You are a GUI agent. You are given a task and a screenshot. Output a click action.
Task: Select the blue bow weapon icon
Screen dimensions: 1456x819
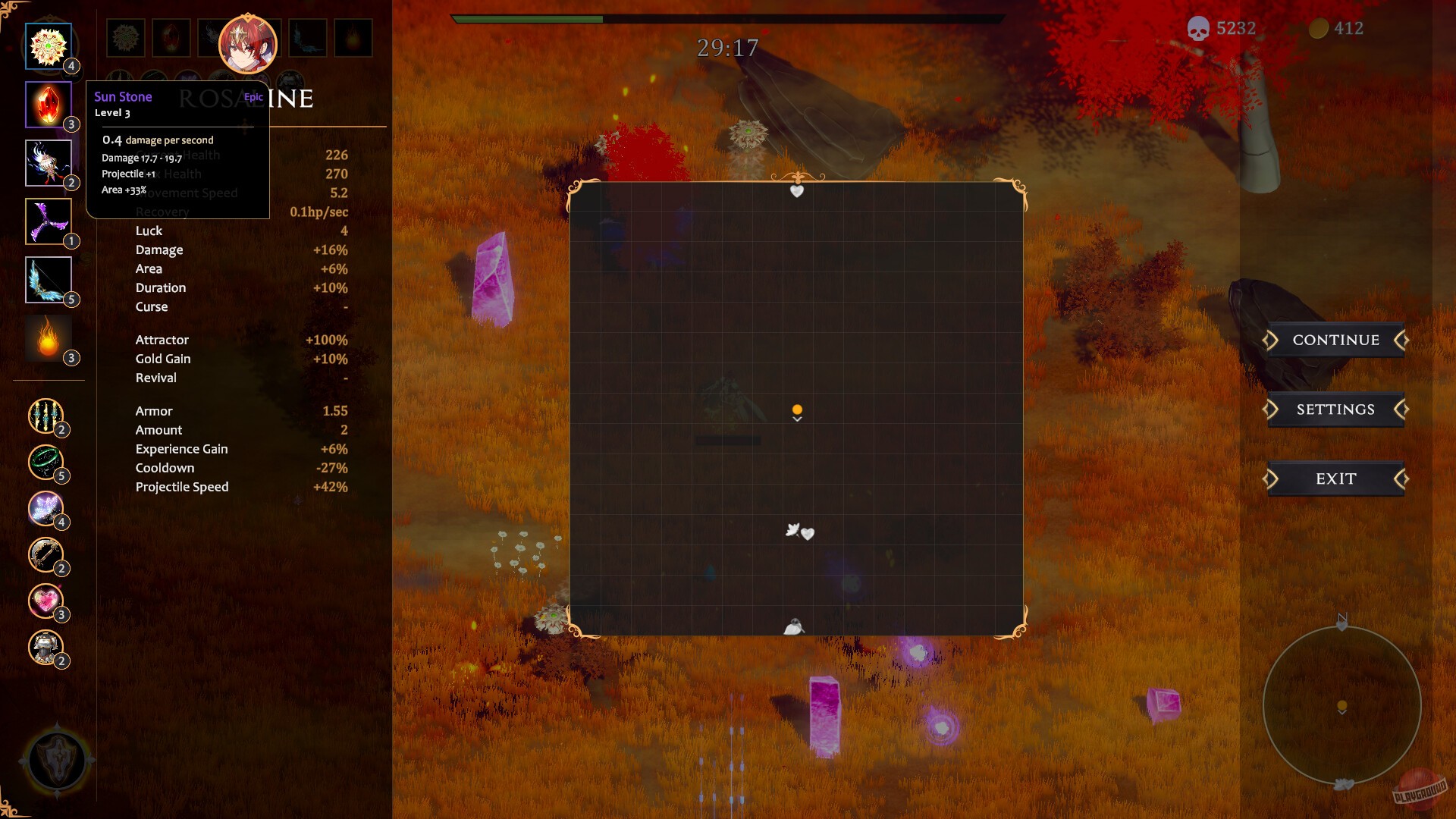tap(49, 279)
